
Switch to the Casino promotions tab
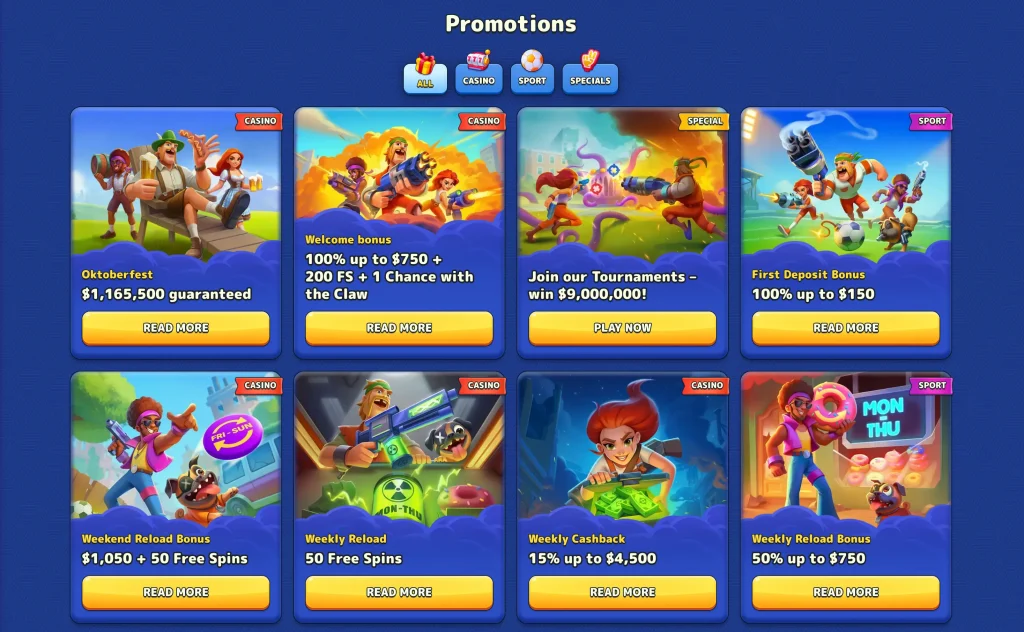coord(479,72)
